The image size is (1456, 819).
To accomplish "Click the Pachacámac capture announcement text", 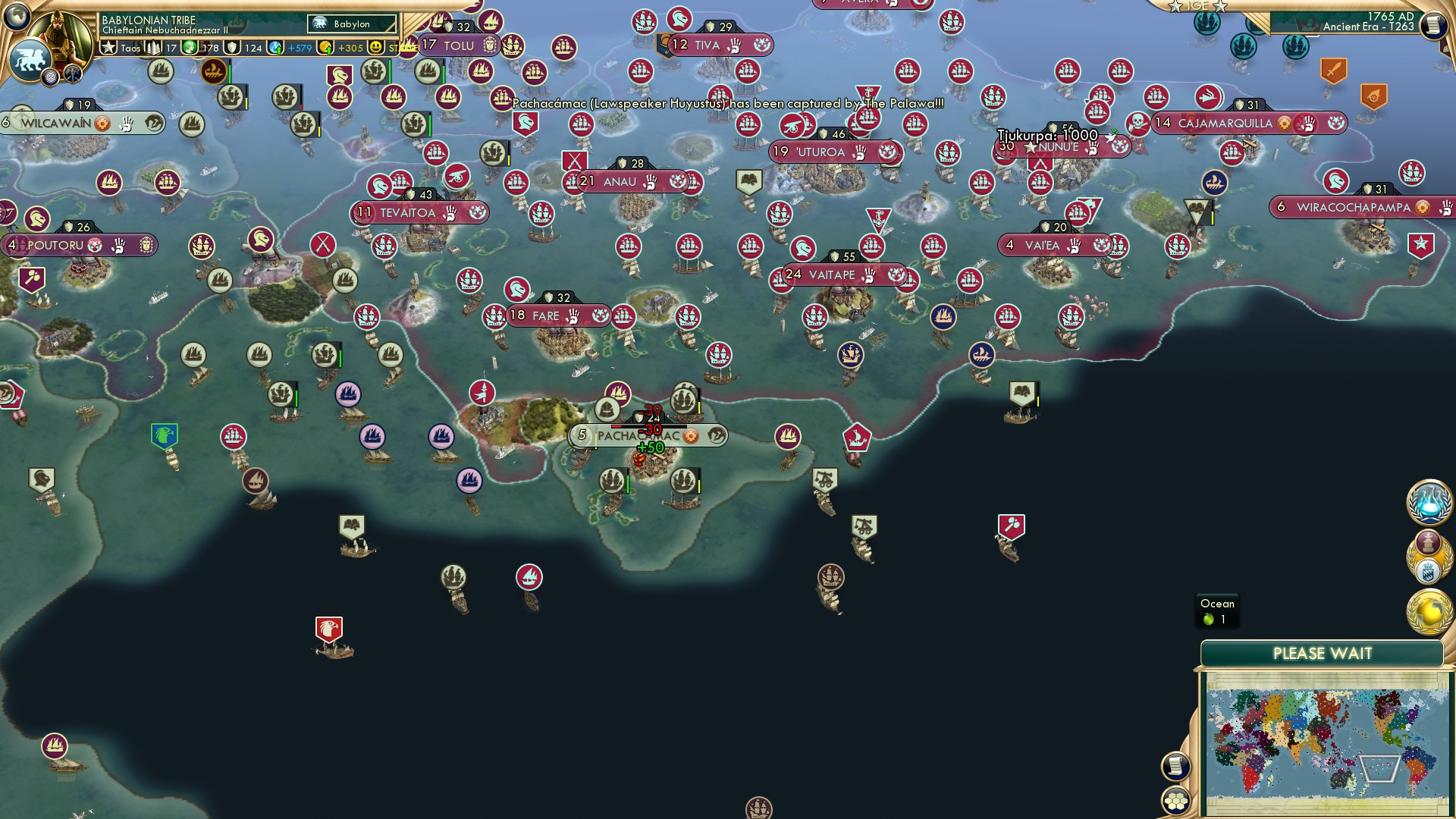I will pyautogui.click(x=724, y=102).
